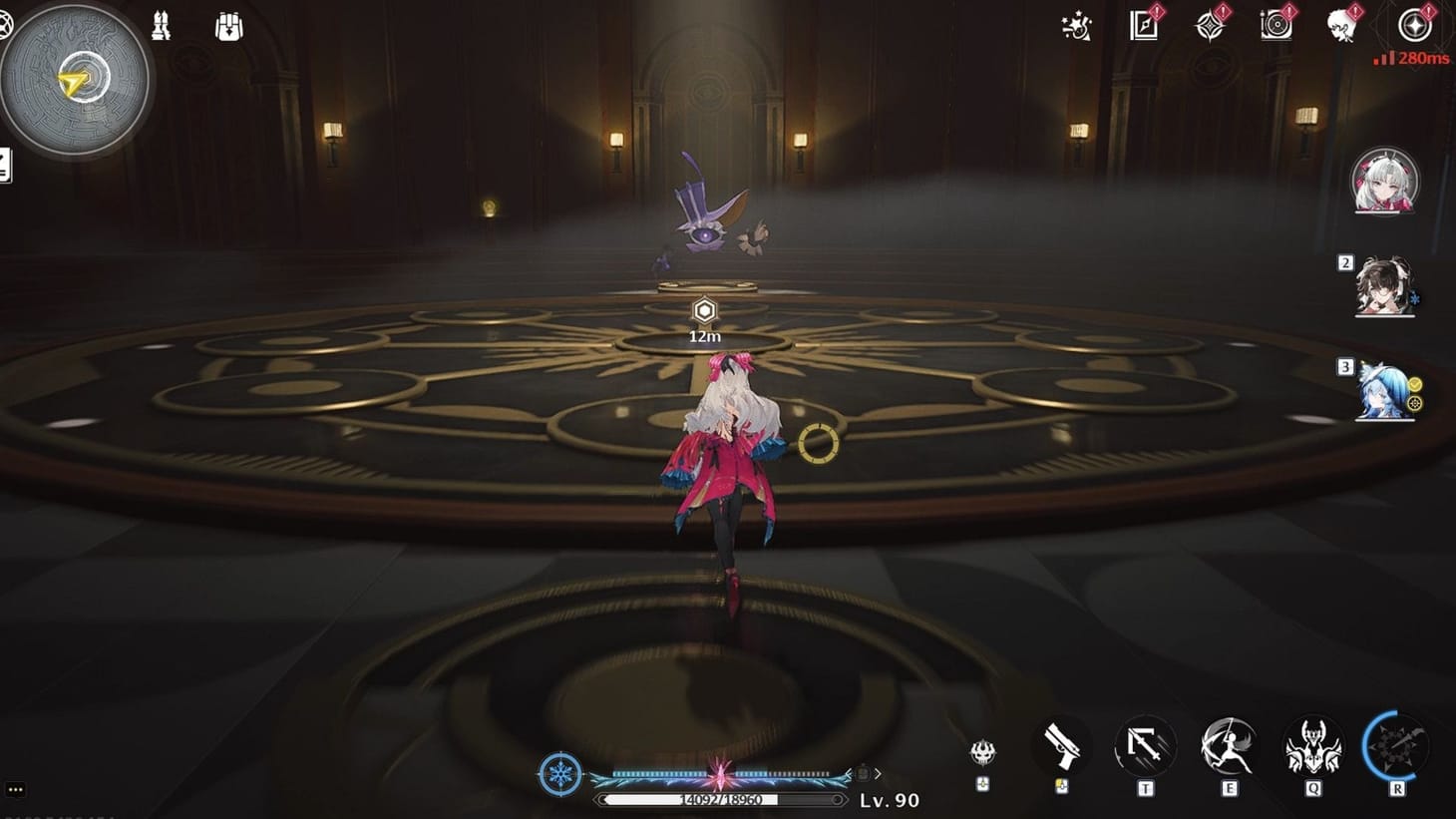Image resolution: width=1456 pixels, height=819 pixels.
Task: Expand the buff details chevron near health bar
Action: coord(879,771)
